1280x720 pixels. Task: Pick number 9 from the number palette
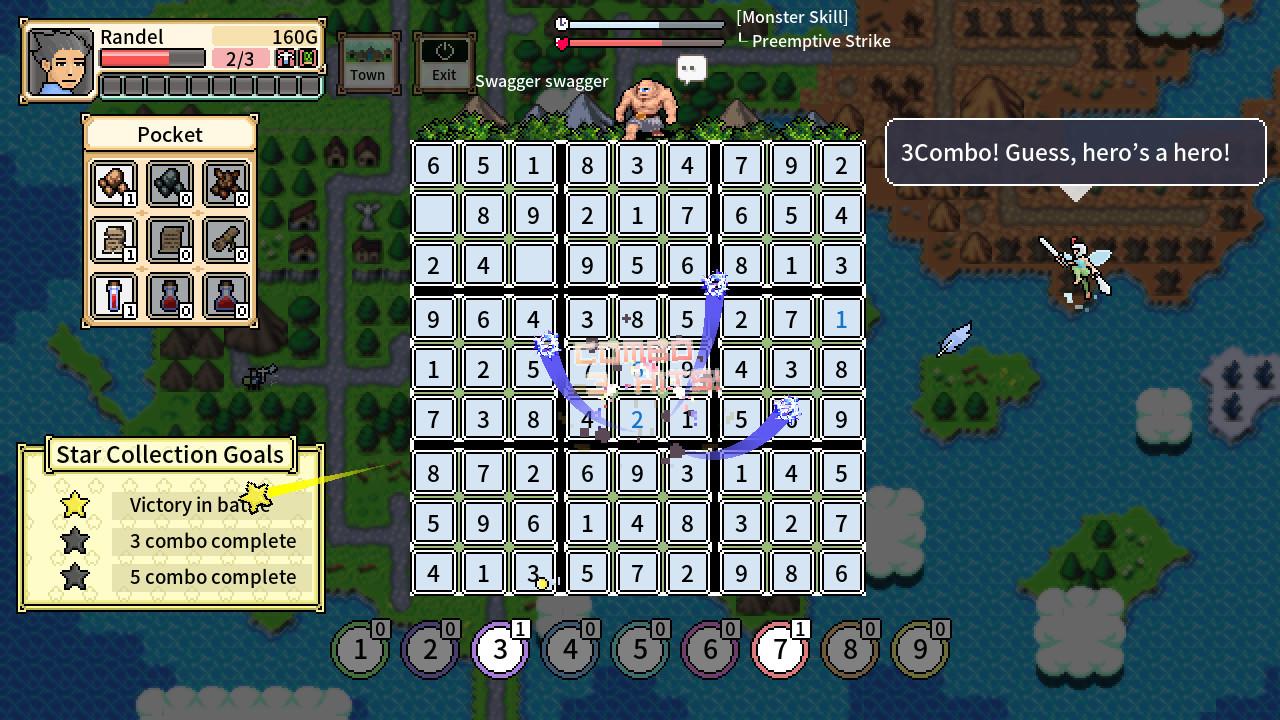click(920, 648)
